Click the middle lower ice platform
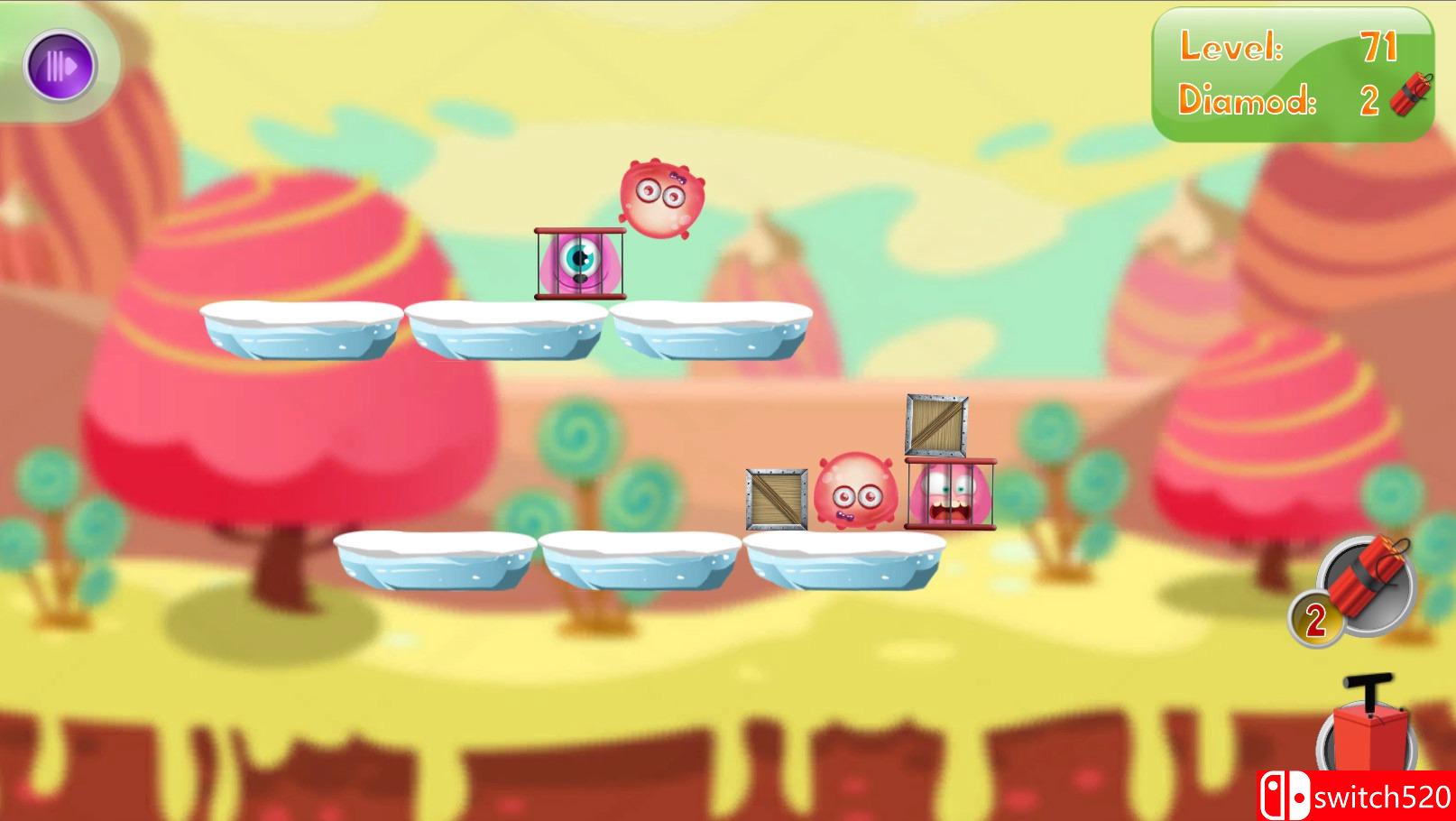Viewport: 1456px width, 821px height. pyautogui.click(x=636, y=559)
